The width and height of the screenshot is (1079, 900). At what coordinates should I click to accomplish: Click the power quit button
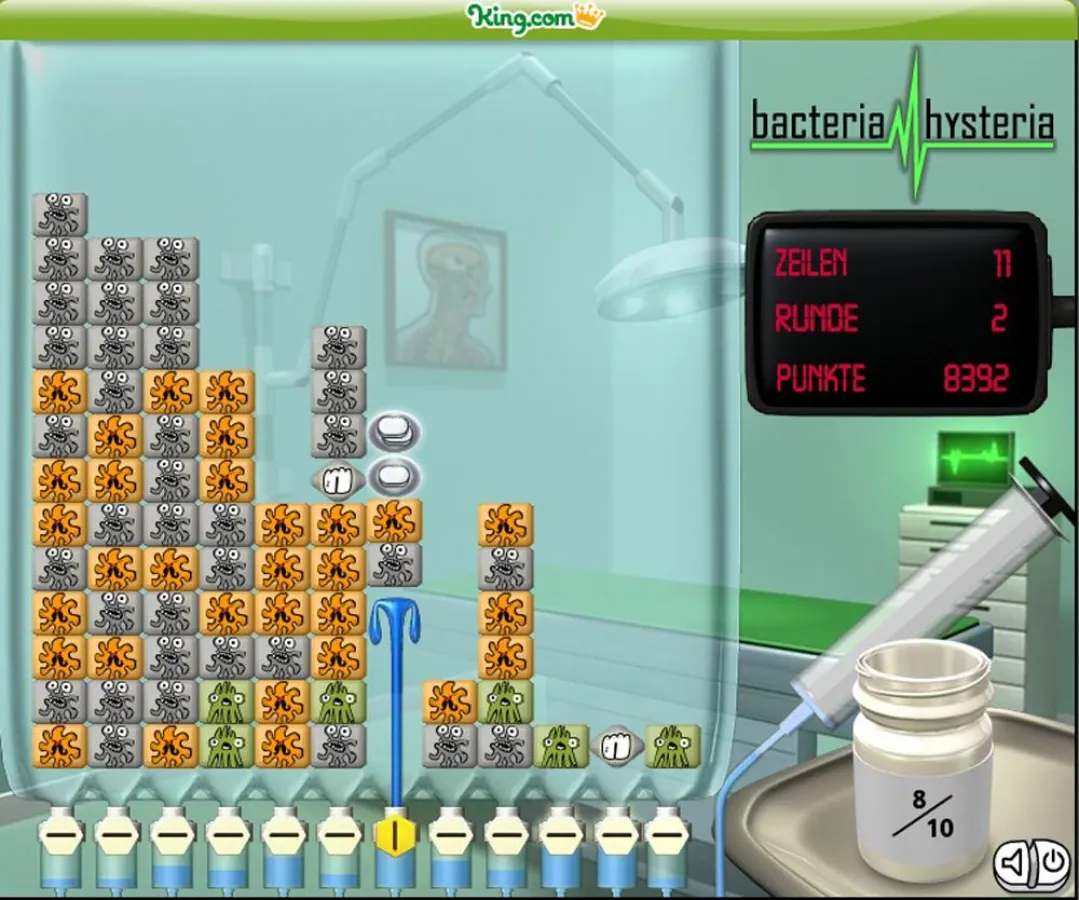(x=1051, y=861)
